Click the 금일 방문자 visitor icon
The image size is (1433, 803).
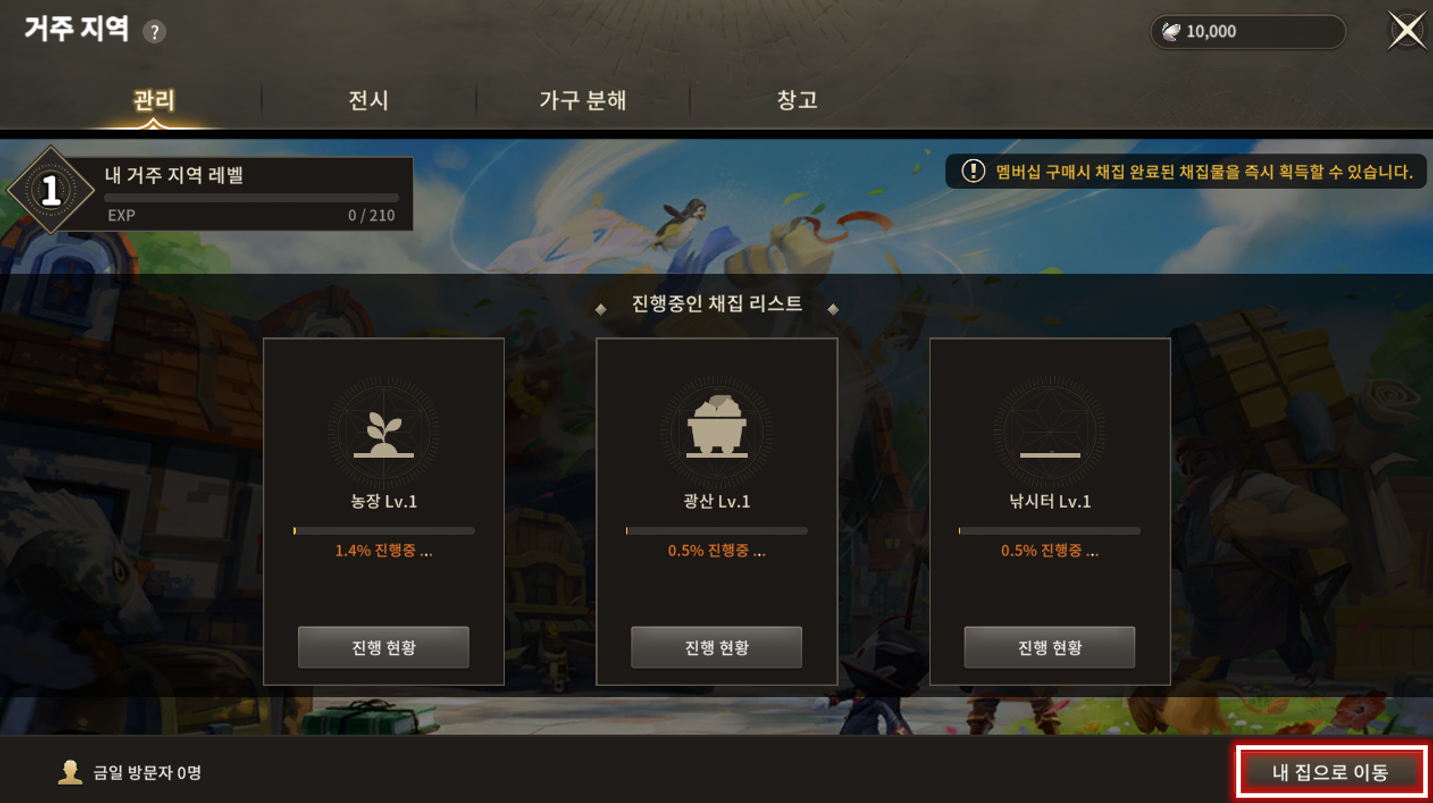click(70, 772)
